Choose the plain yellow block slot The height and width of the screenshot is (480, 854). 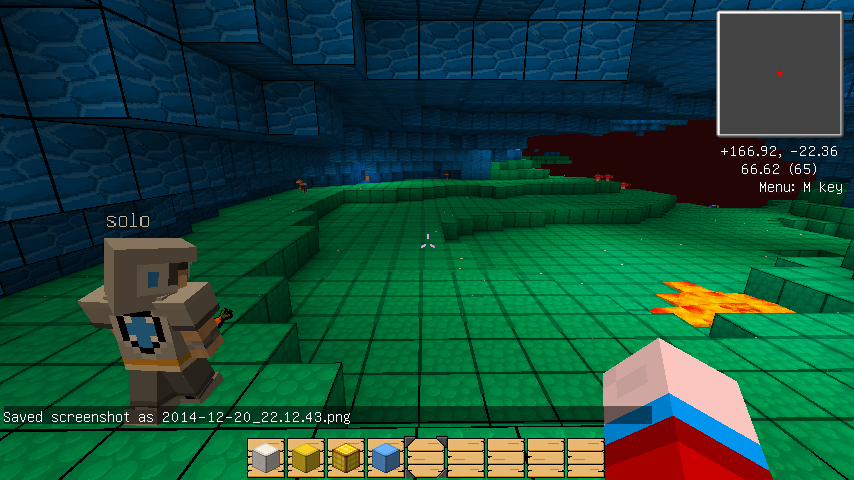(x=306, y=457)
